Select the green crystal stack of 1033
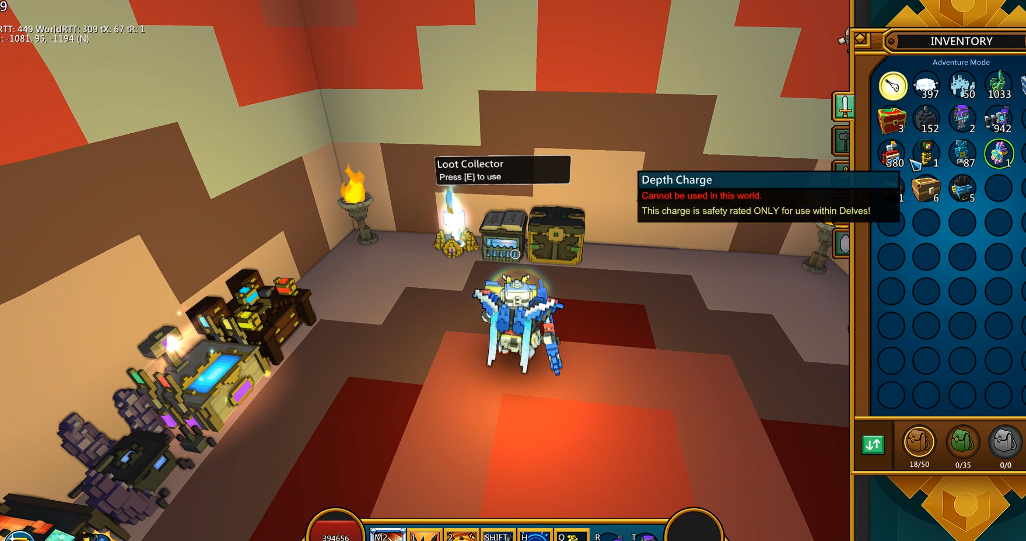This screenshot has width=1026, height=541. click(x=998, y=86)
